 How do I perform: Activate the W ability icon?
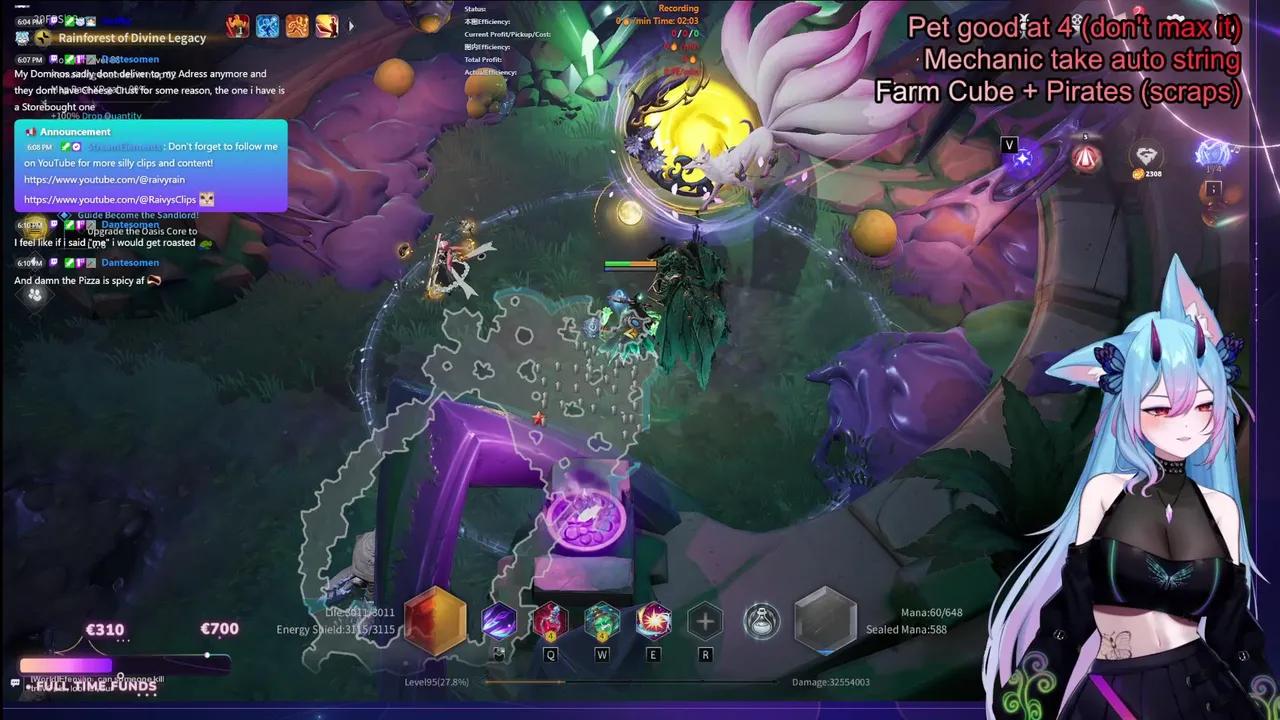click(x=602, y=620)
